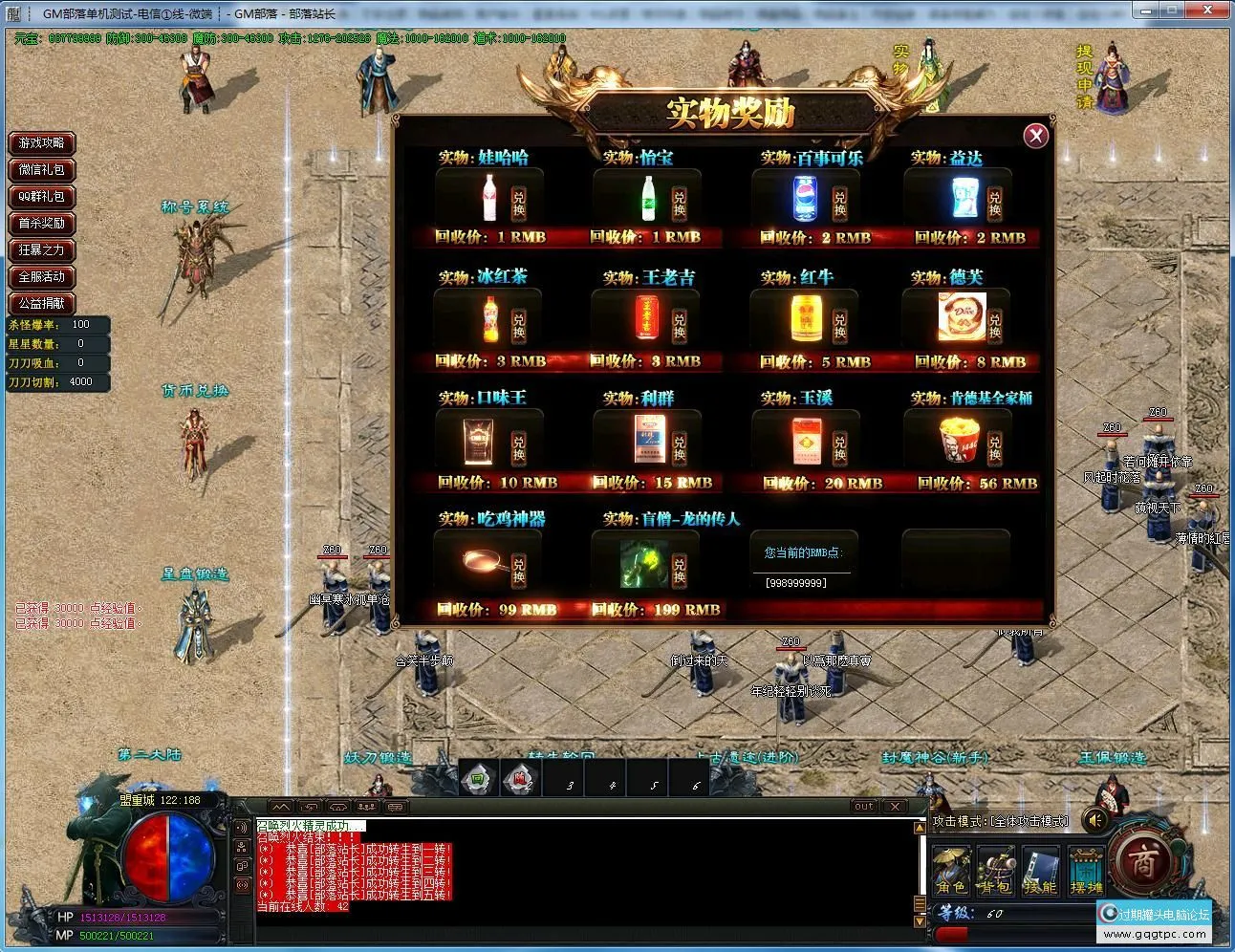The image size is (1235, 952).
Task: Open the 微信礼包 gift pack
Action: coord(42,170)
